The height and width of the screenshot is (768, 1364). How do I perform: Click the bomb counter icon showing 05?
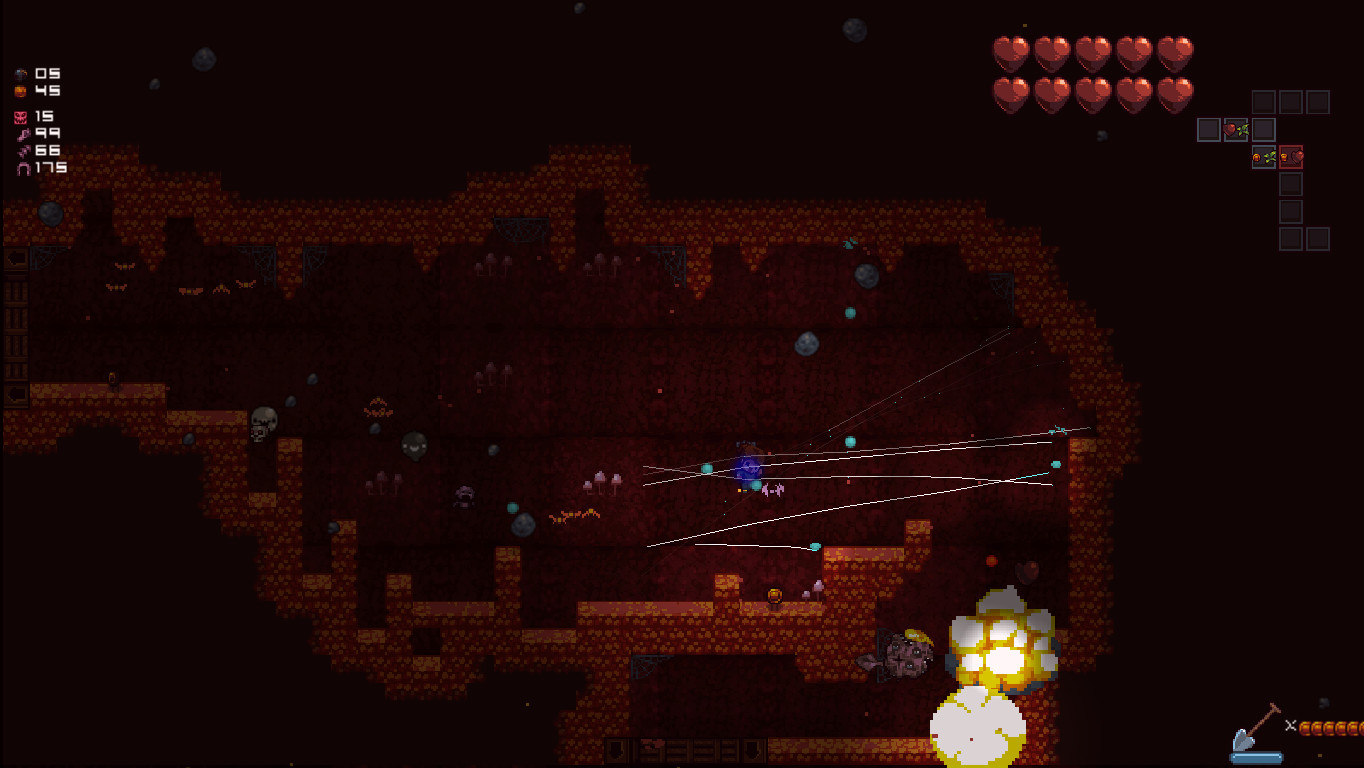point(22,73)
